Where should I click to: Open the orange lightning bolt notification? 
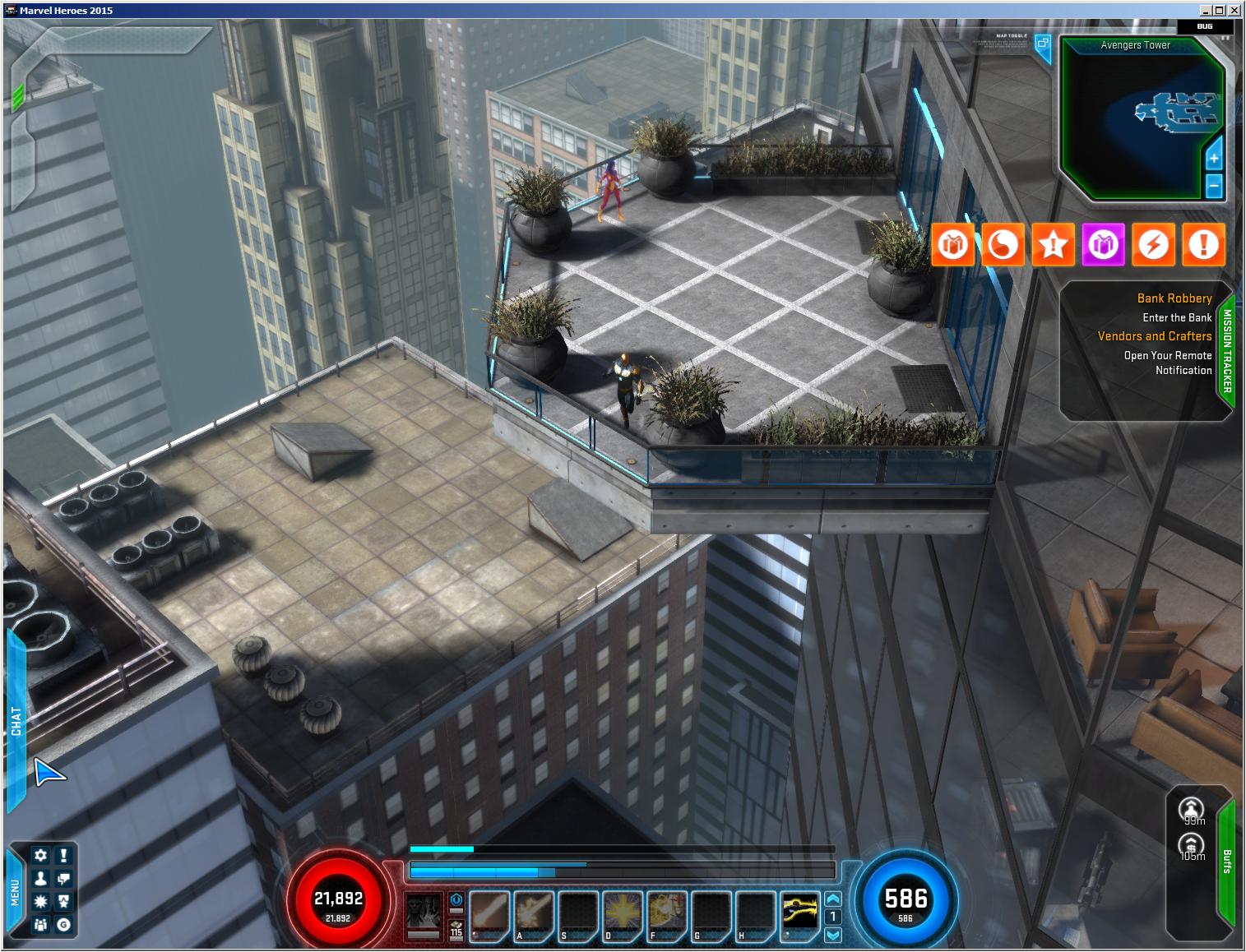pos(1153,245)
